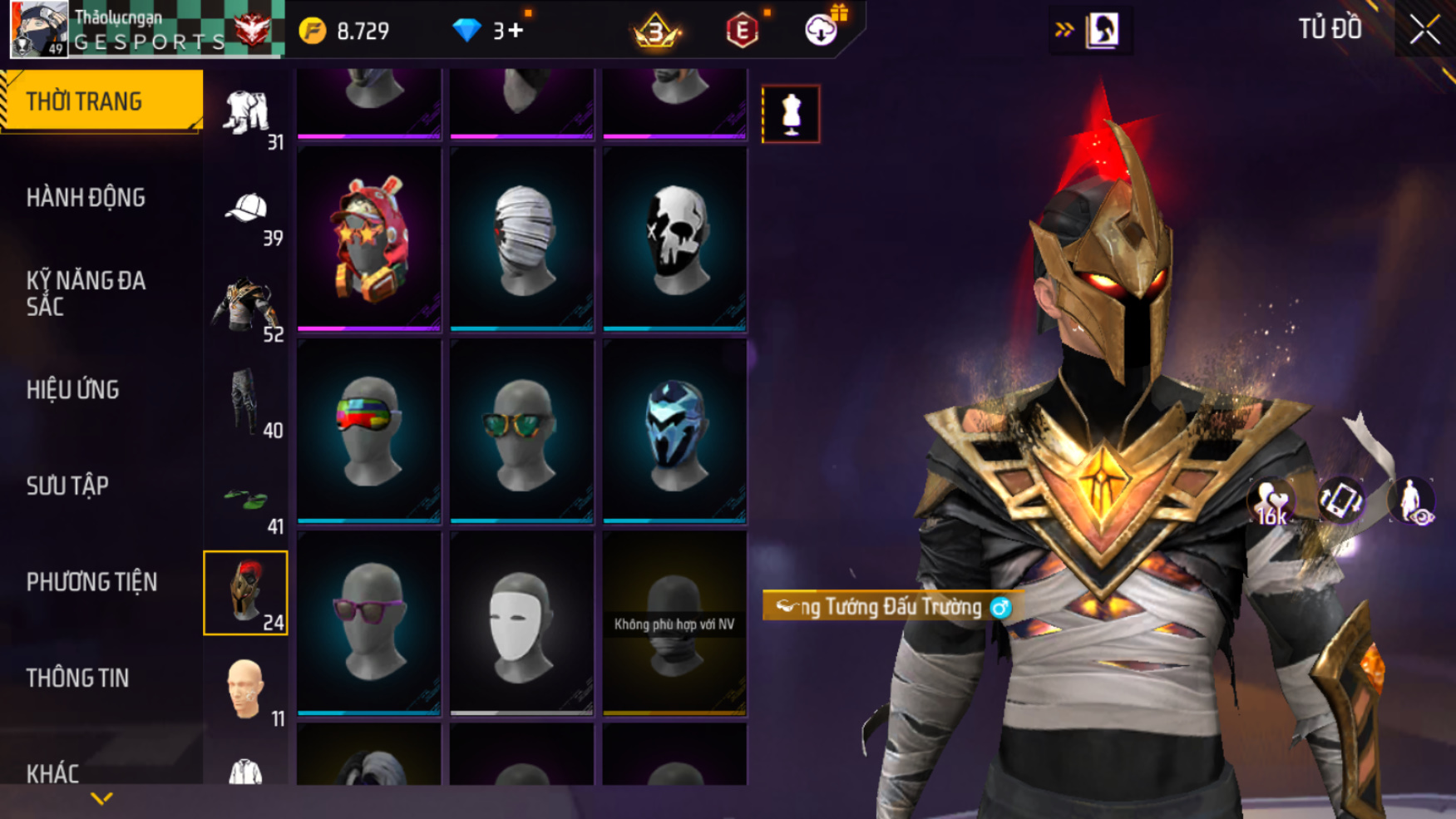This screenshot has width=1456, height=819.
Task: Pick the white bandage-wrapped mask
Action: coord(521,239)
